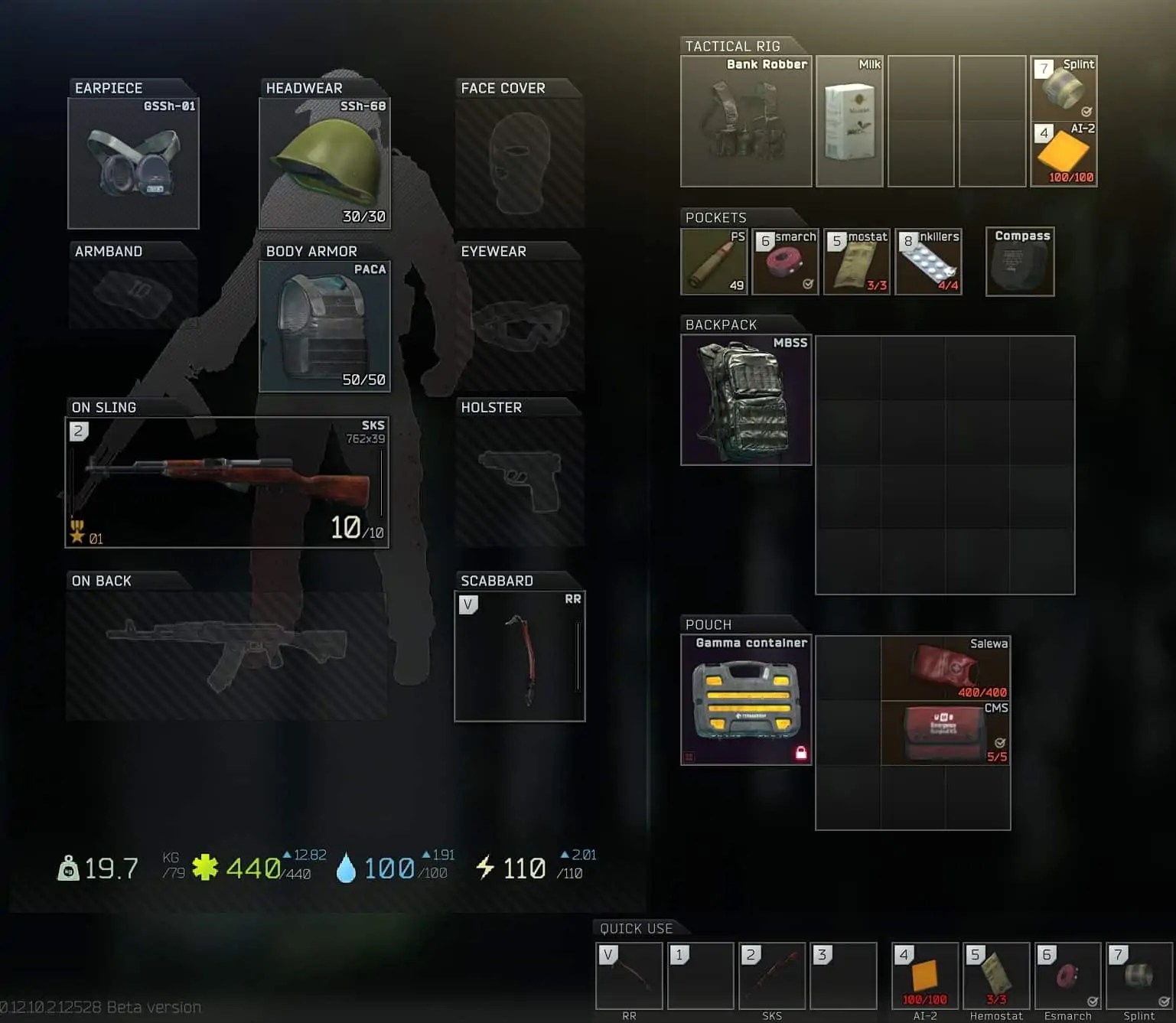Click the Compass in pockets

pos(1019,261)
